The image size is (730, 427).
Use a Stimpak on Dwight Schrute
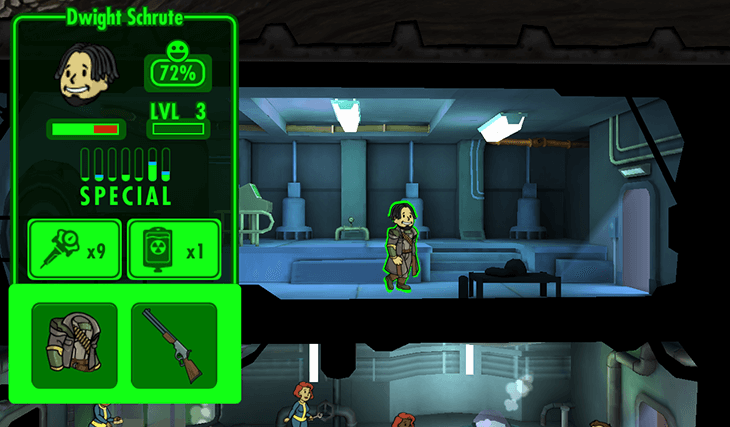[74, 249]
